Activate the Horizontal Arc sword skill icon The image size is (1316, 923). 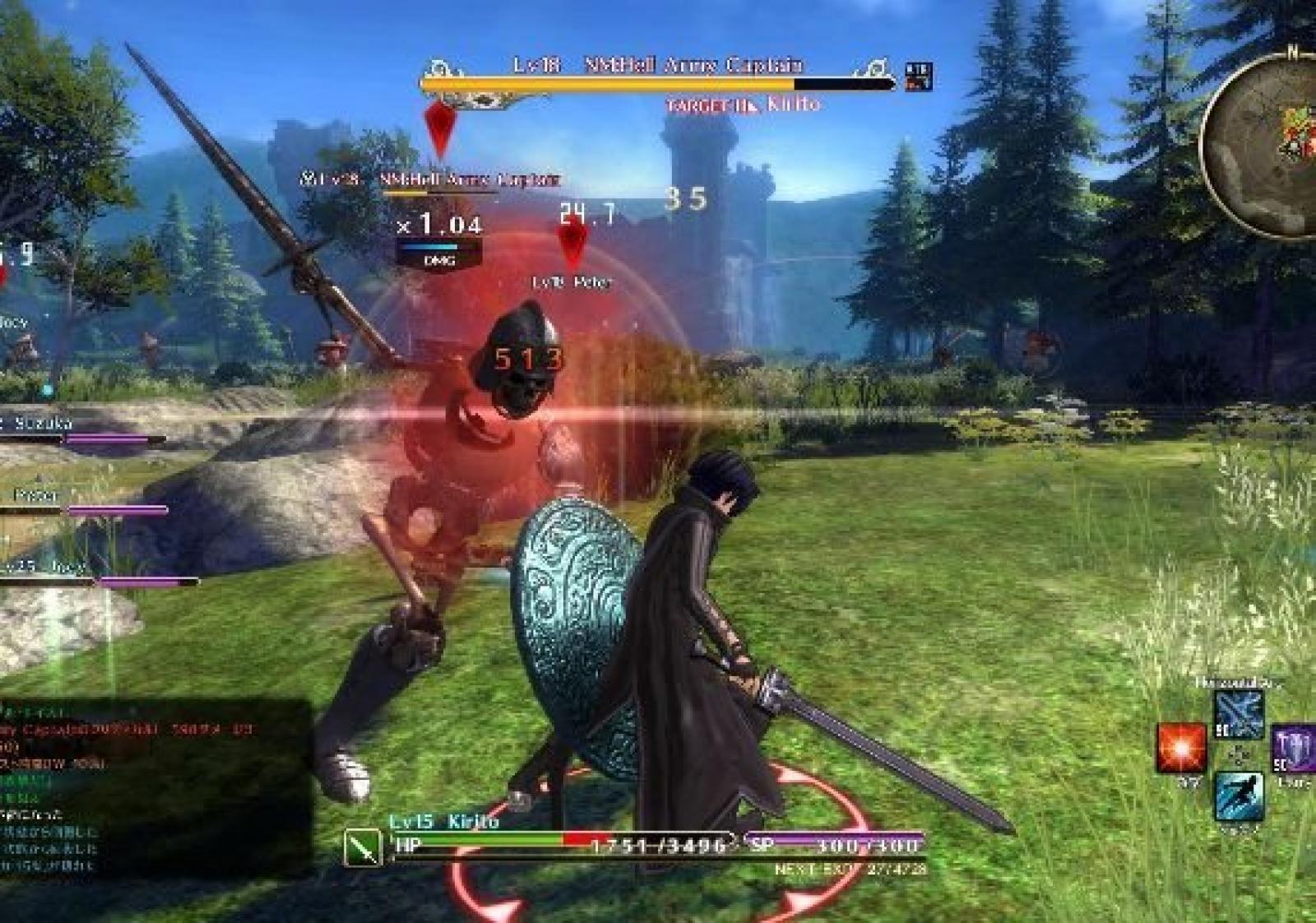[x=1239, y=715]
